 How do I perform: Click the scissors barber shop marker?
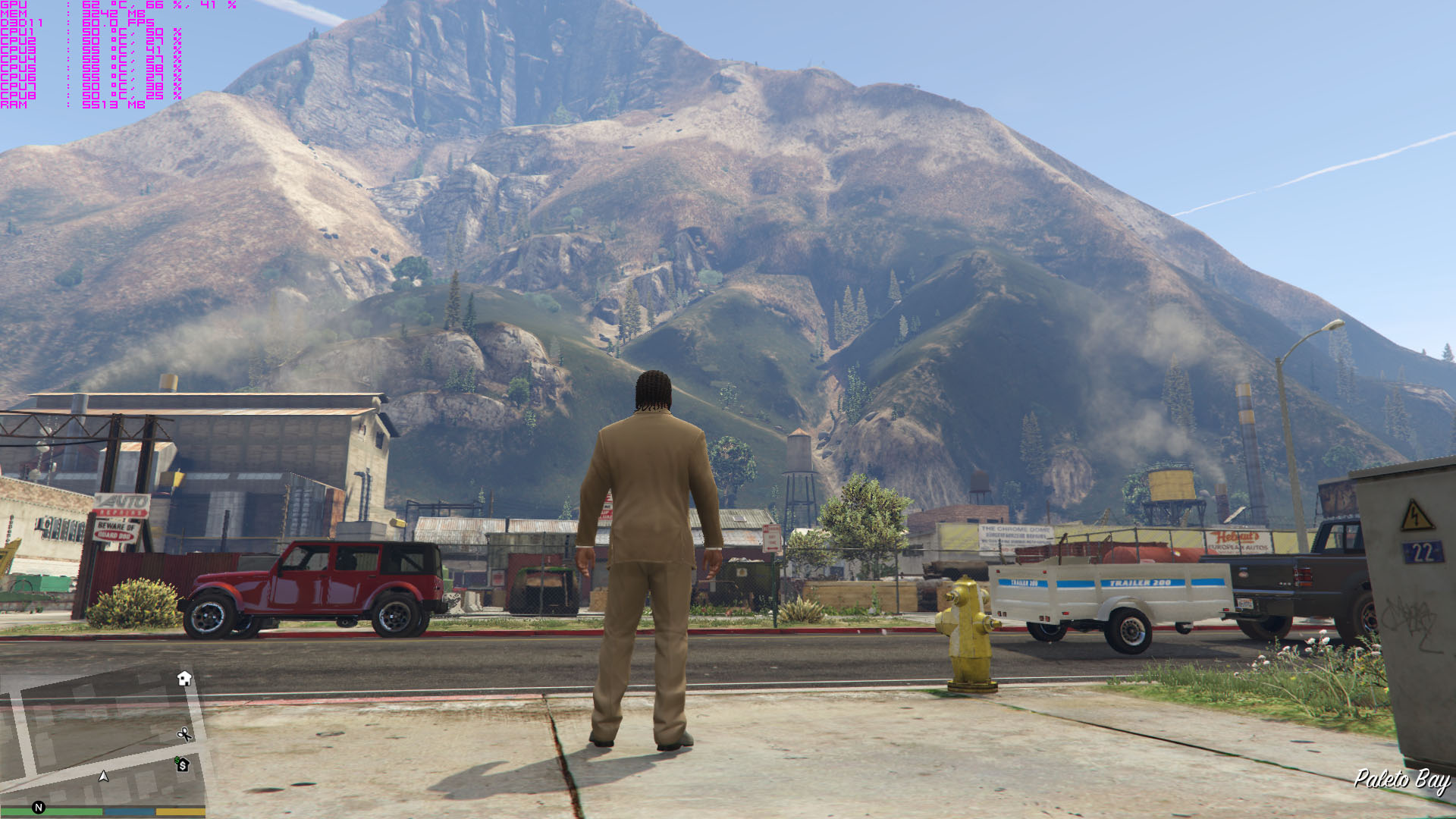pyautogui.click(x=184, y=734)
